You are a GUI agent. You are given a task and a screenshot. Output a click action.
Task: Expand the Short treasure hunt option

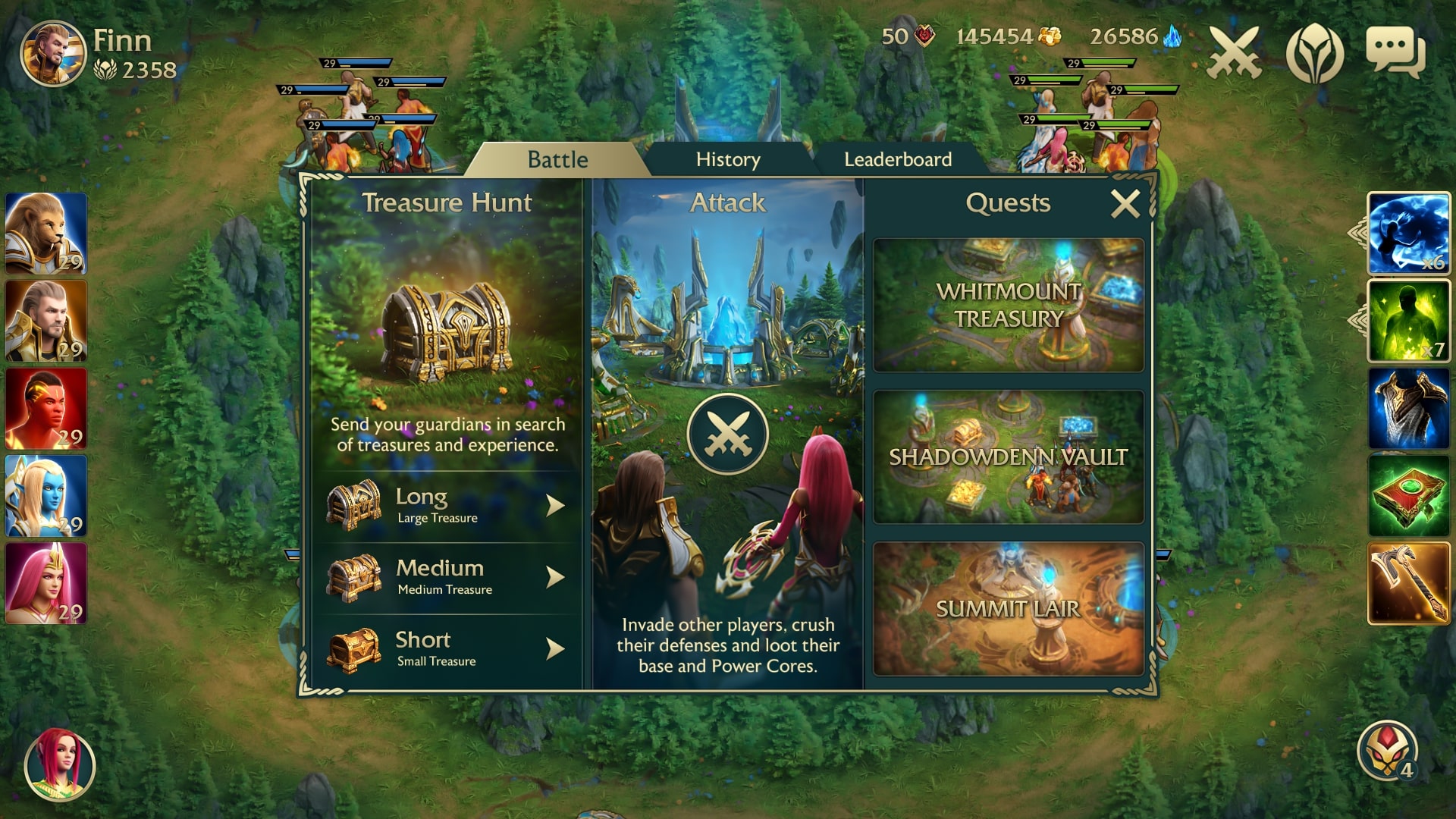[447, 646]
